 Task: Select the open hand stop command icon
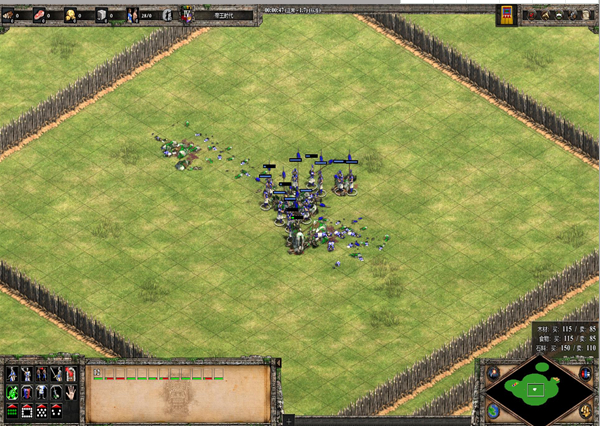[x=72, y=392]
